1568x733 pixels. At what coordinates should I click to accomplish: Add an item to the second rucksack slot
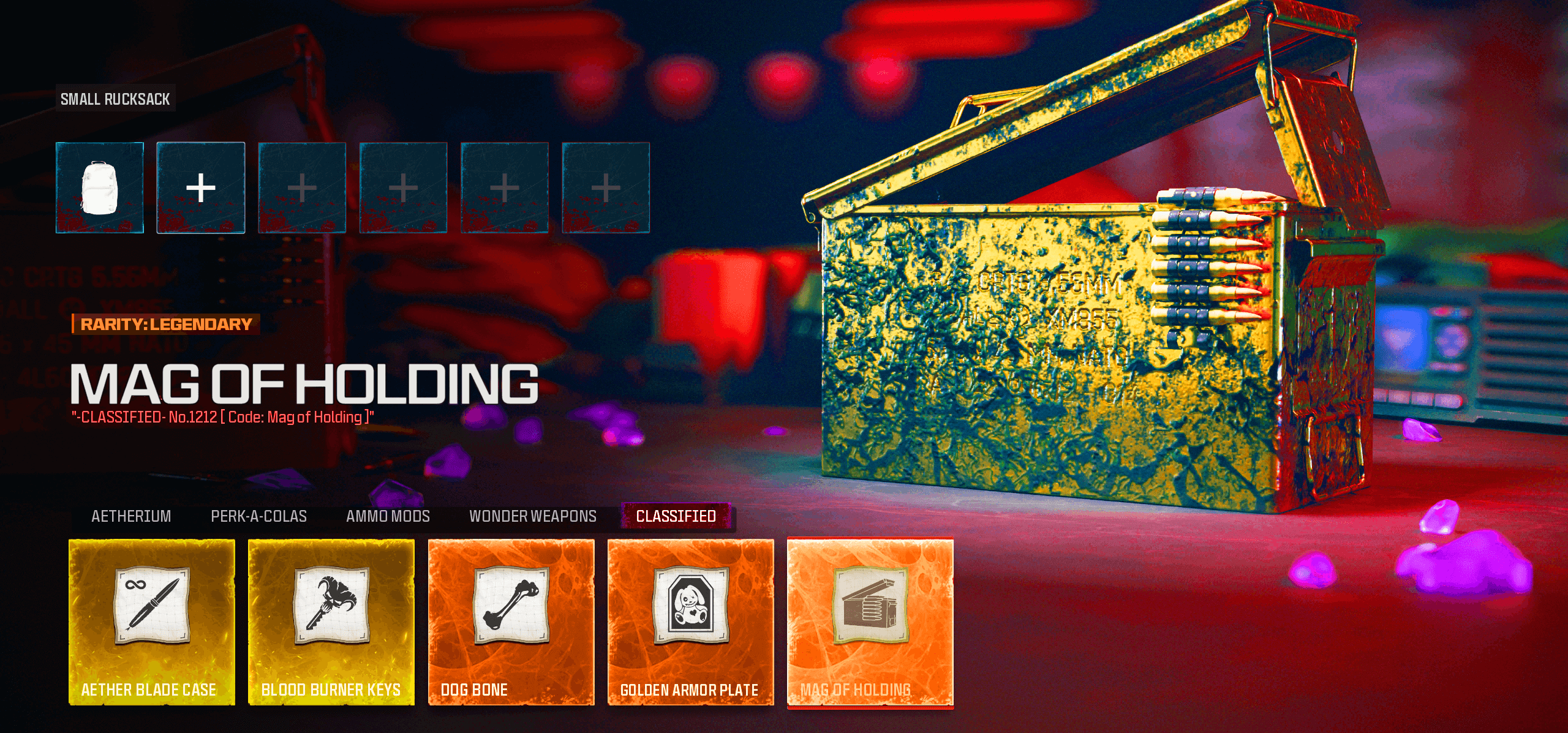(201, 187)
